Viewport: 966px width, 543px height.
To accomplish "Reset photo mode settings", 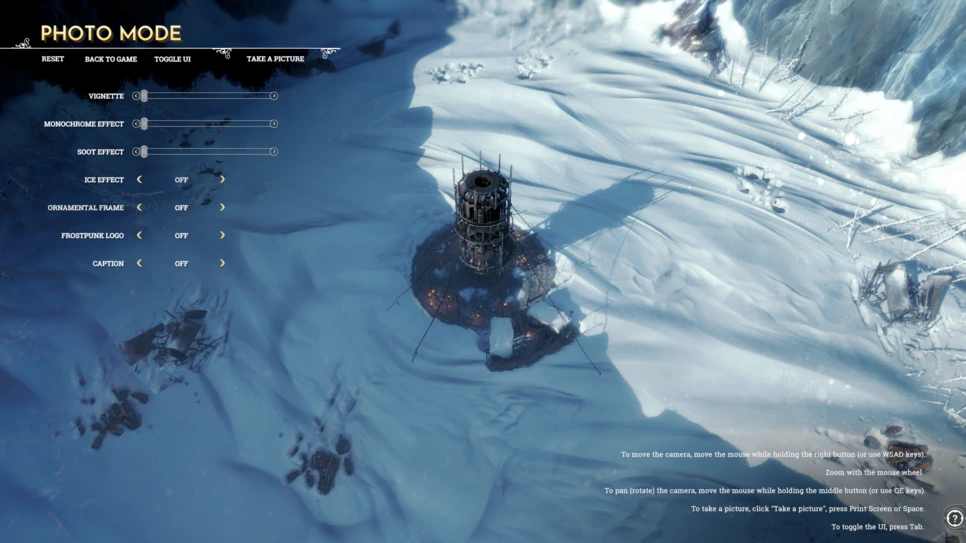I will [x=52, y=59].
